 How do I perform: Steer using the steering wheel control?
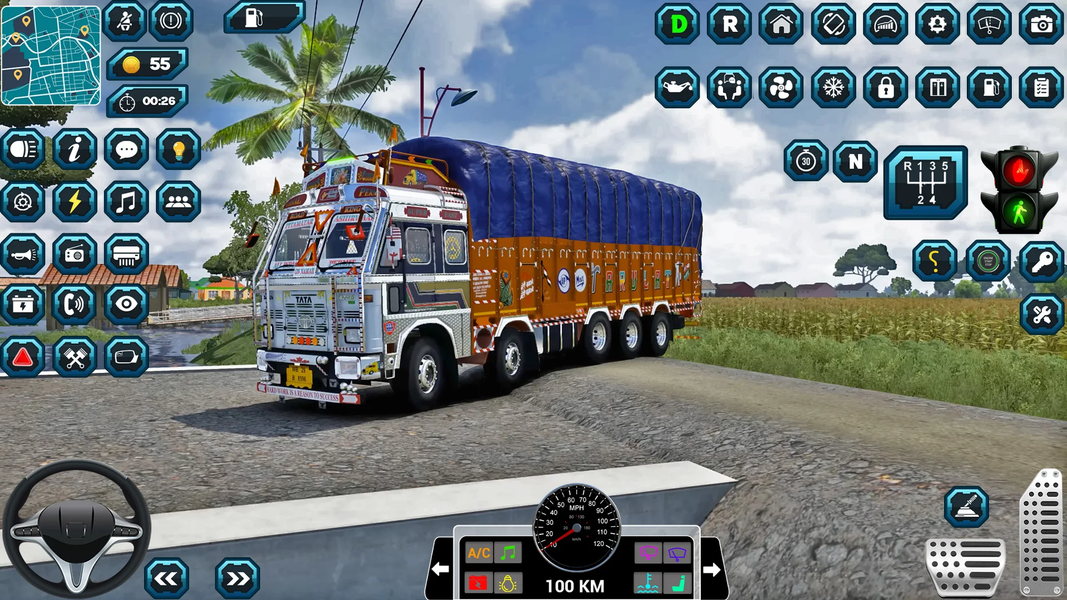click(x=76, y=528)
